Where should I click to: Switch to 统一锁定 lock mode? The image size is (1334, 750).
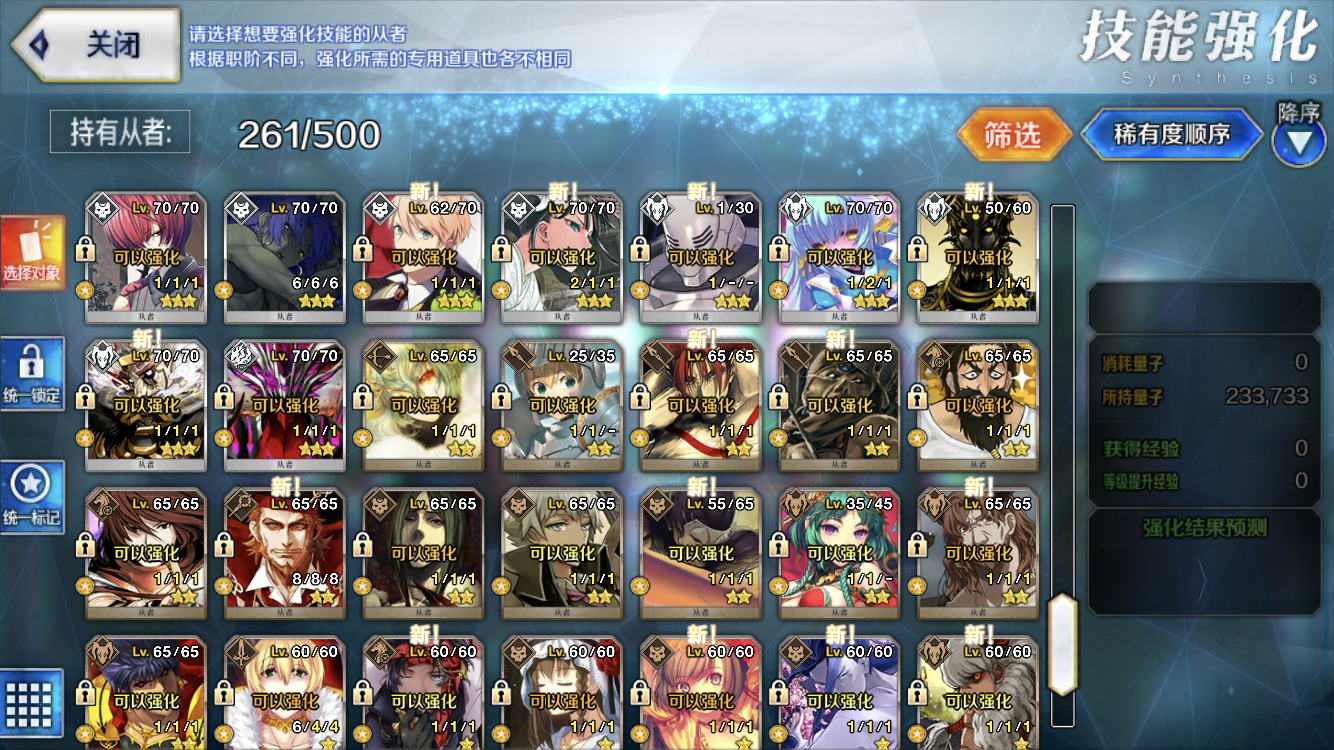click(x=32, y=373)
